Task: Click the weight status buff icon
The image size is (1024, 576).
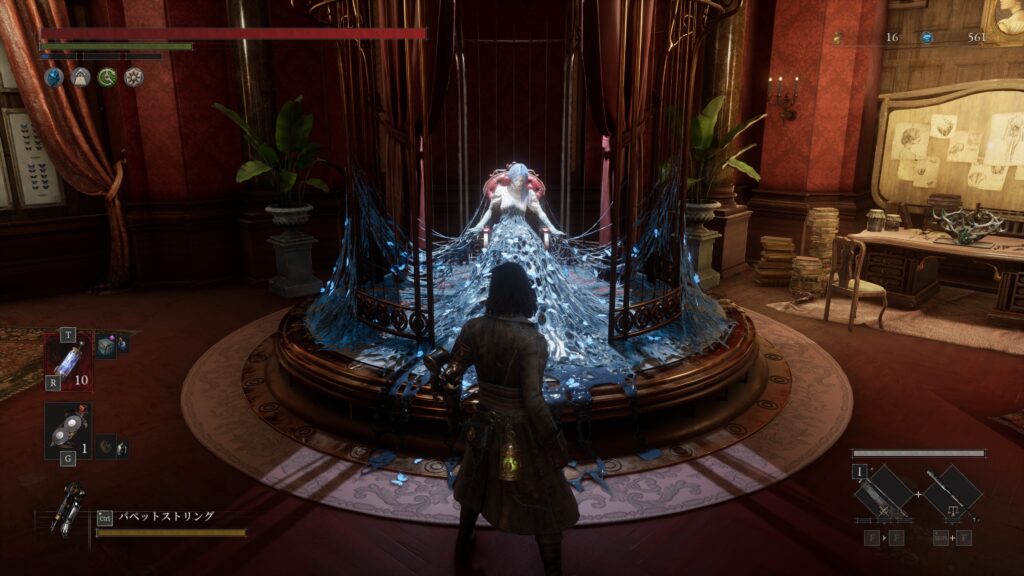Action: 79,77
